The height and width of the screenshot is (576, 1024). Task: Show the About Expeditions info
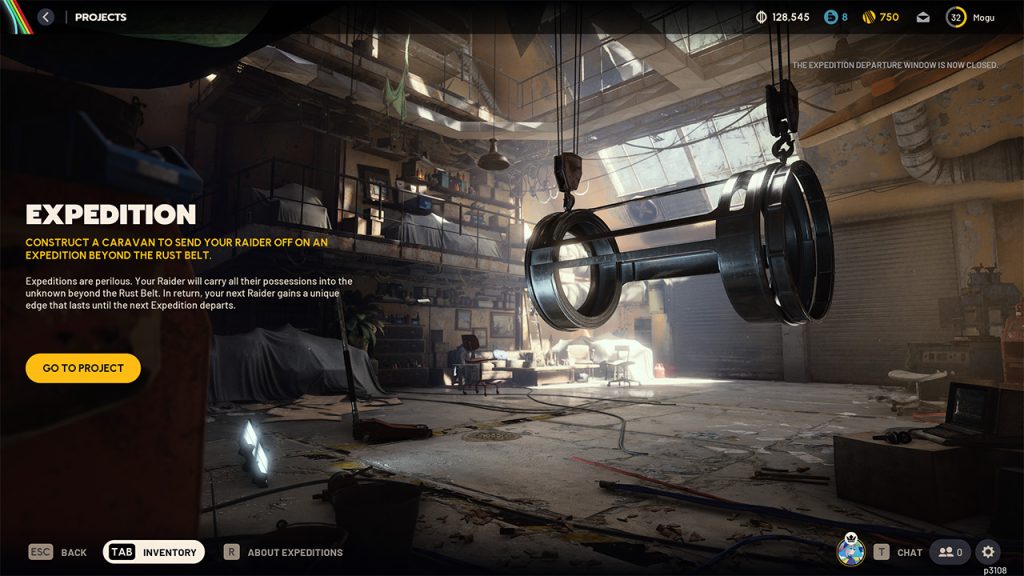283,552
